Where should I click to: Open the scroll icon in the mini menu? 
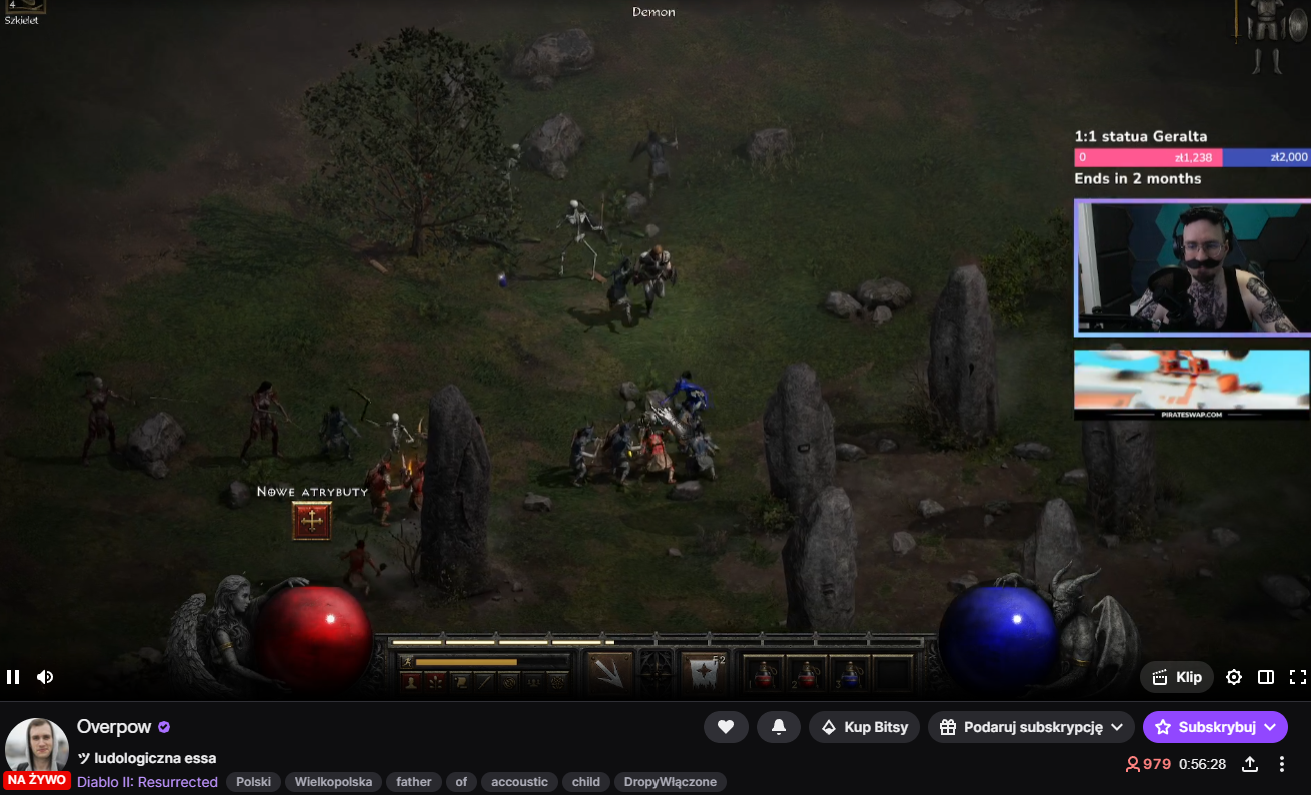pos(461,682)
